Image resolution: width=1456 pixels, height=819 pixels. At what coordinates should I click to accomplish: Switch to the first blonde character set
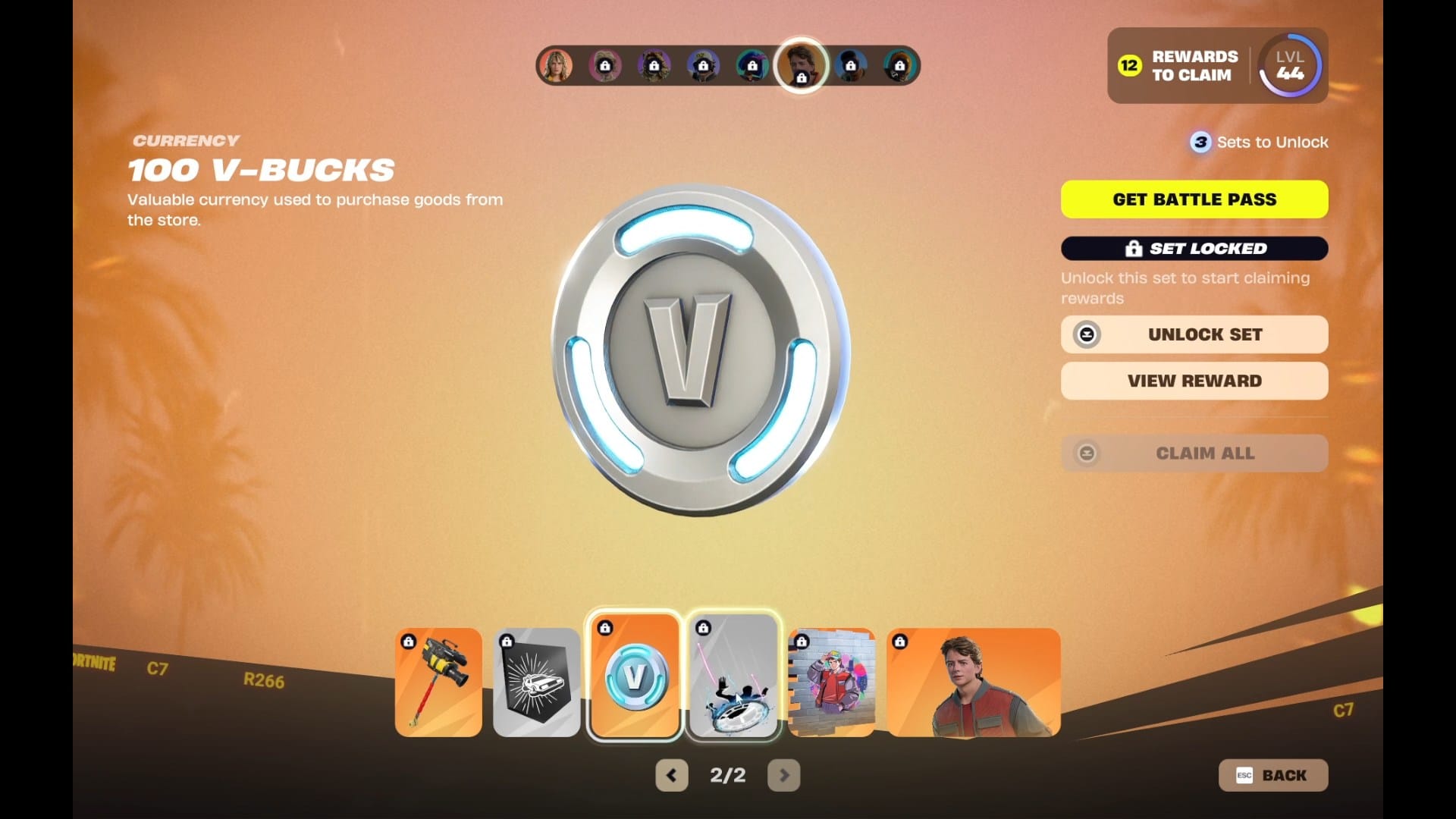tap(556, 66)
